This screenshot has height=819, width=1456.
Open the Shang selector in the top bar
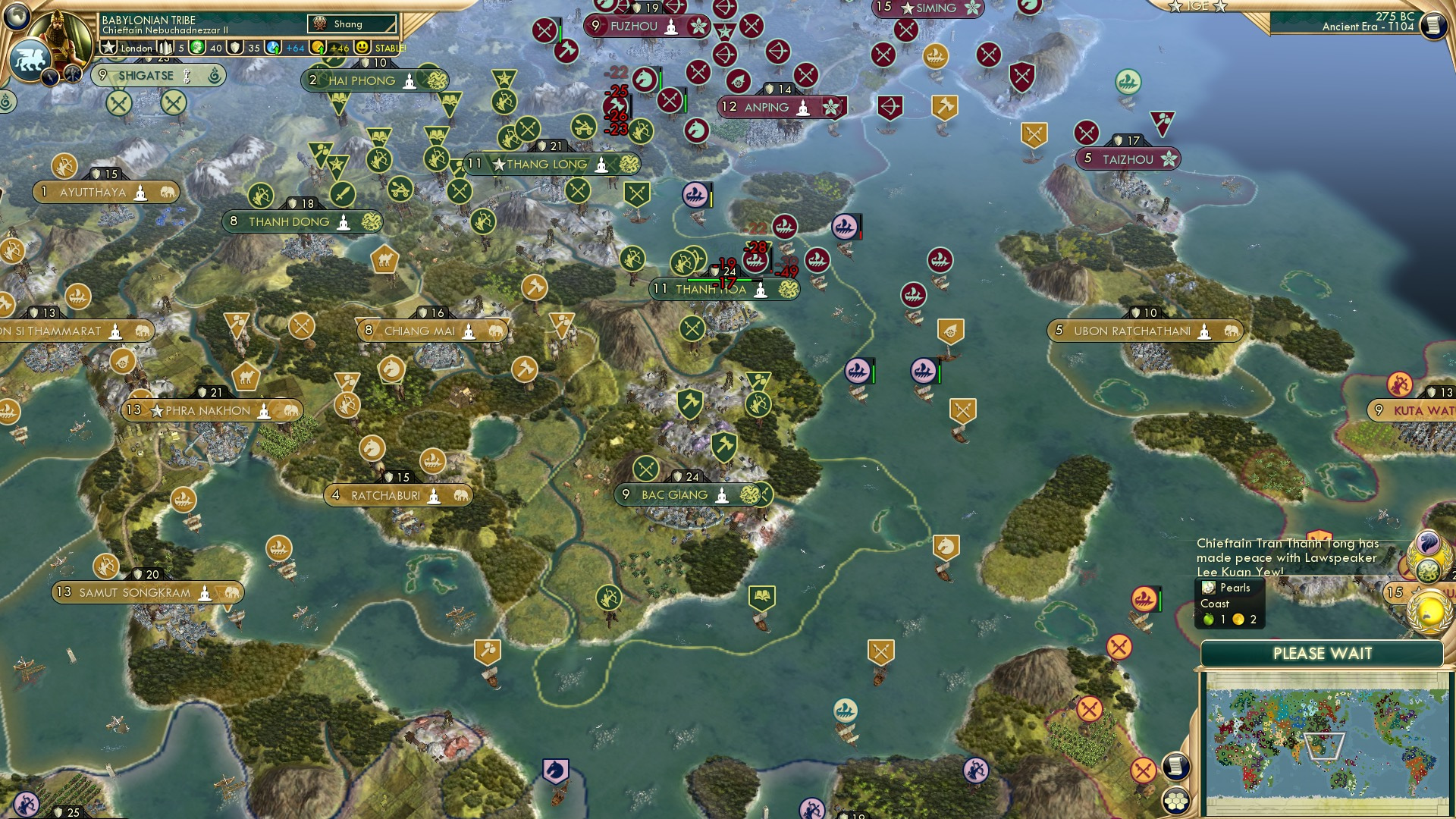350,24
